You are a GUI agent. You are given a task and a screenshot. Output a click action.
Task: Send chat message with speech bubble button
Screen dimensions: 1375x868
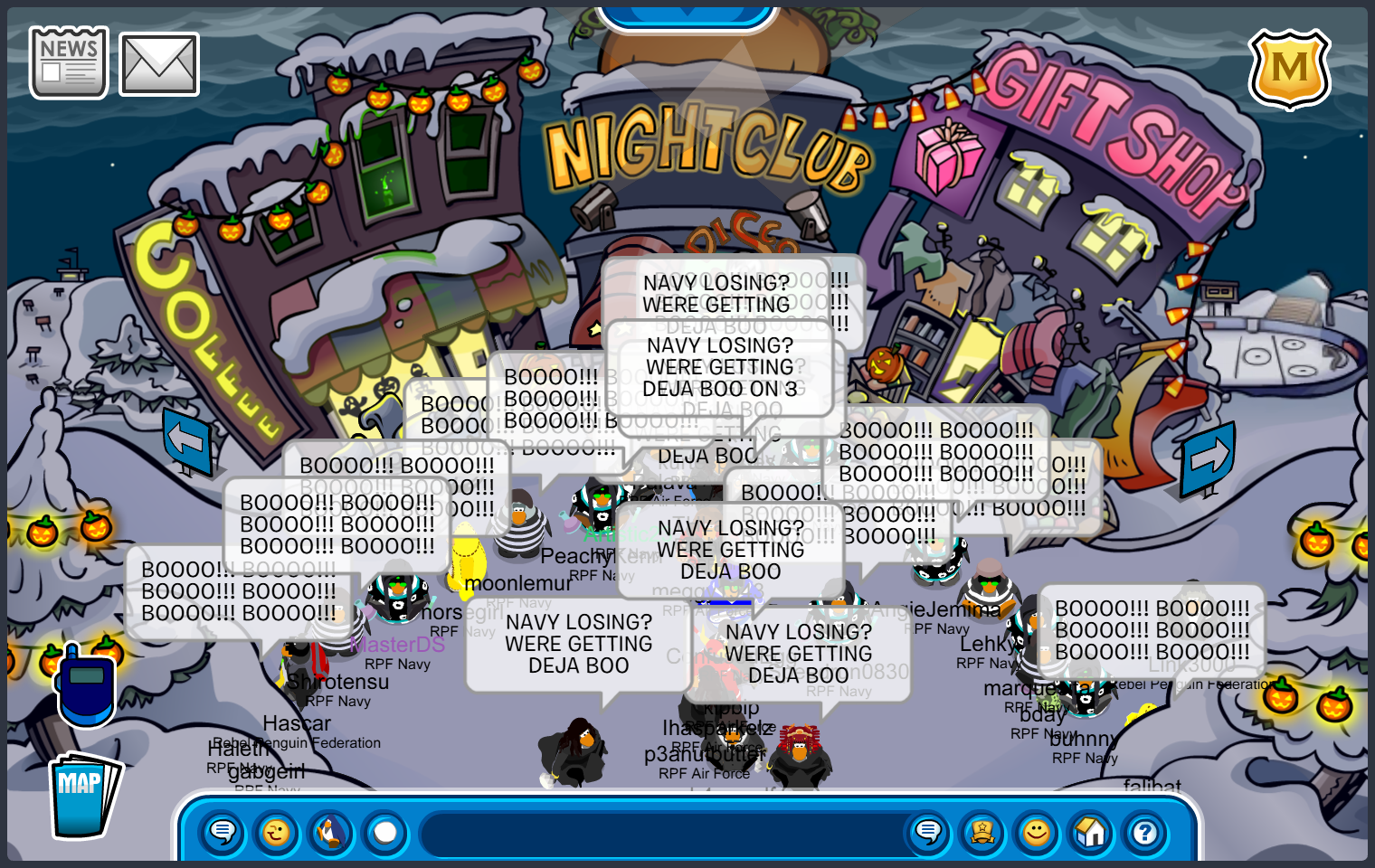tap(928, 832)
